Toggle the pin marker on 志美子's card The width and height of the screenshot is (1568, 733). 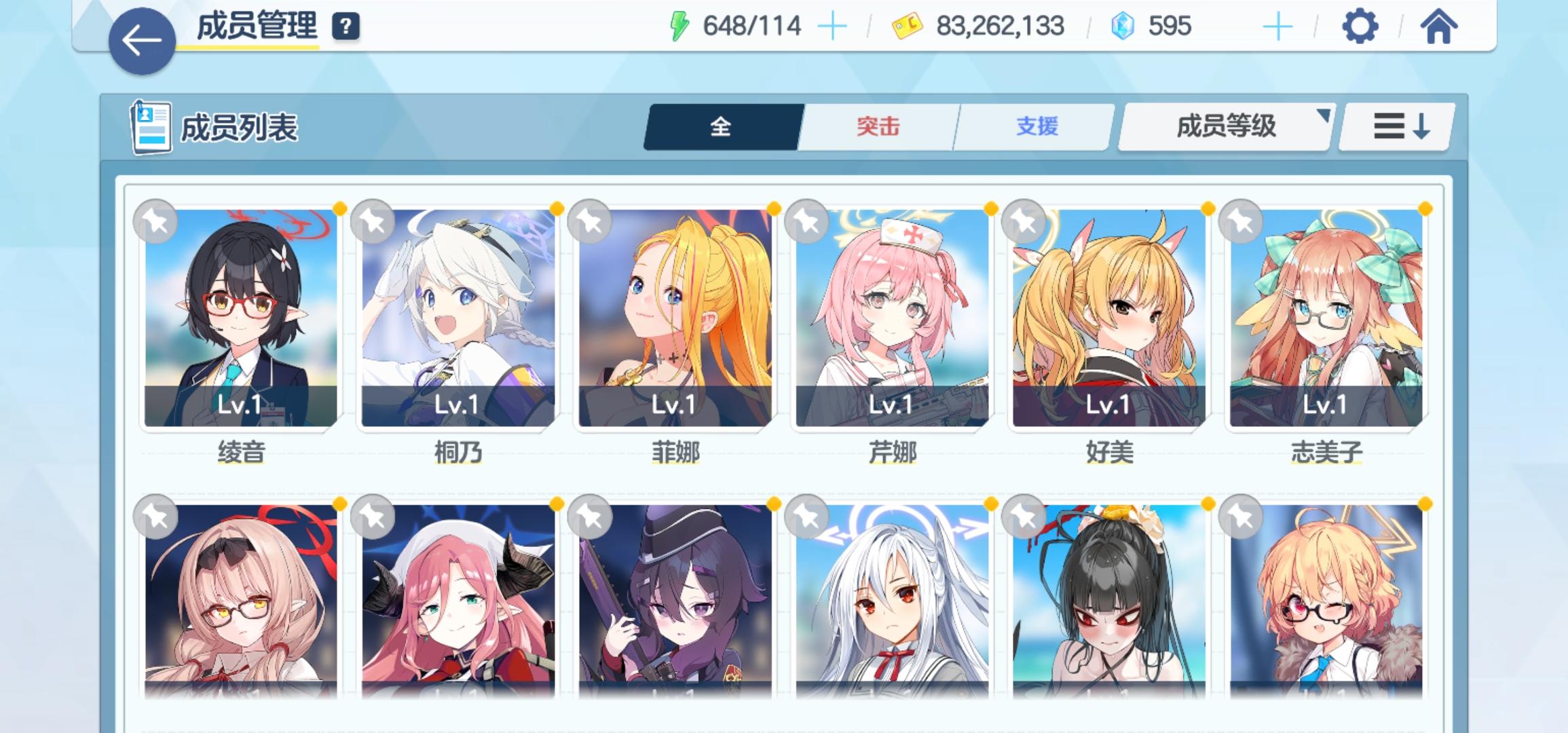[1241, 221]
